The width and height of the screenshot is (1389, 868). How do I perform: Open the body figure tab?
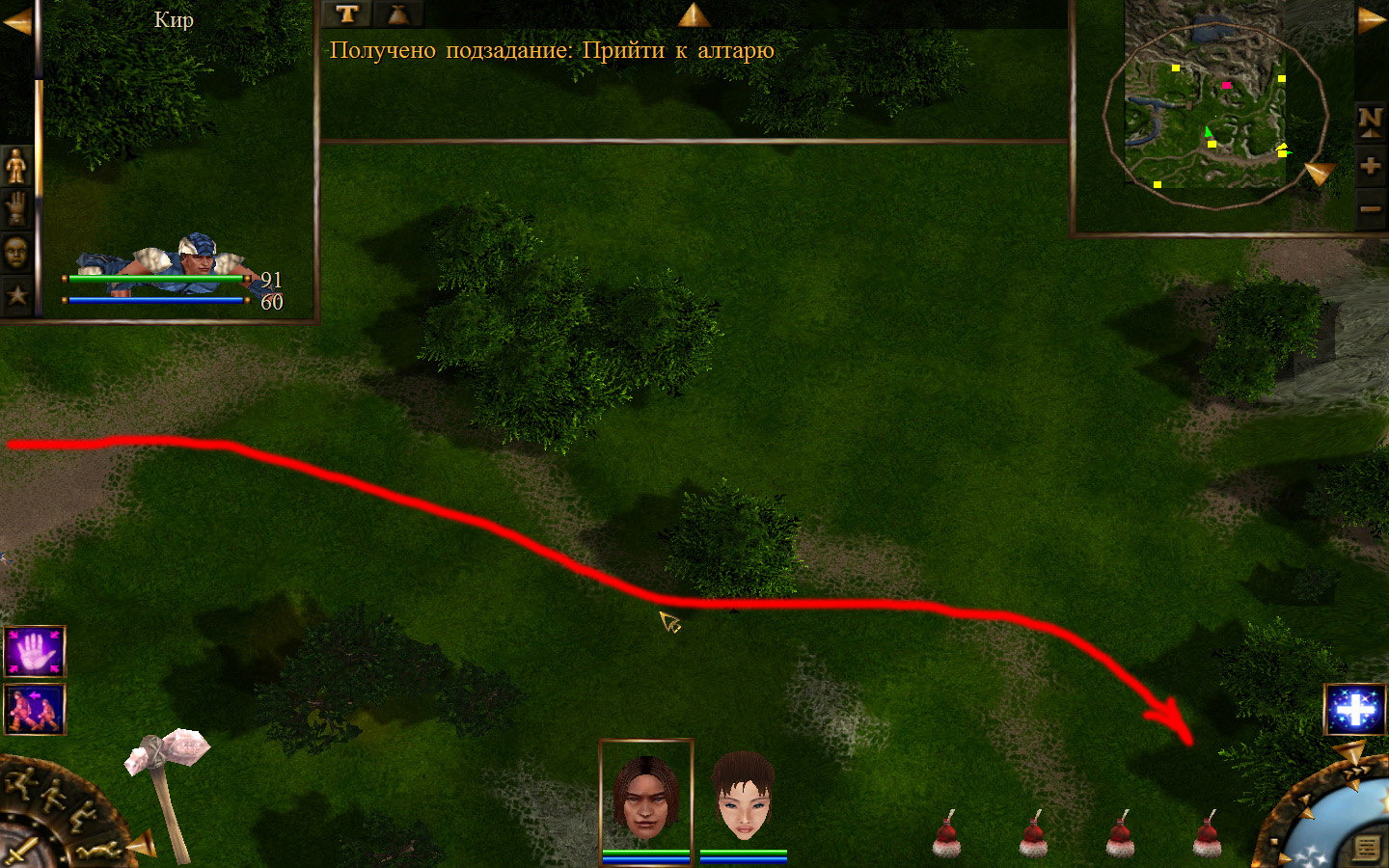[x=16, y=166]
